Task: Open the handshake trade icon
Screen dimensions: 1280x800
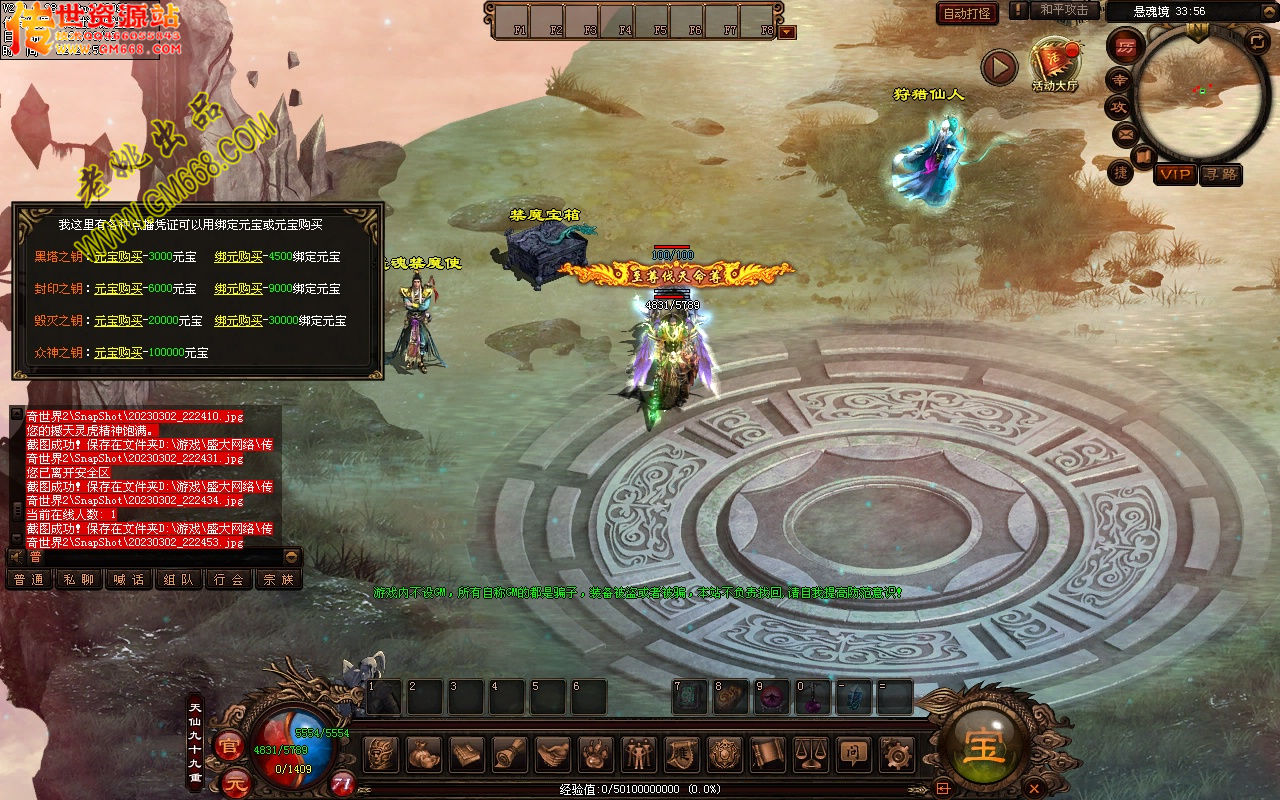Action: pyautogui.click(x=552, y=753)
